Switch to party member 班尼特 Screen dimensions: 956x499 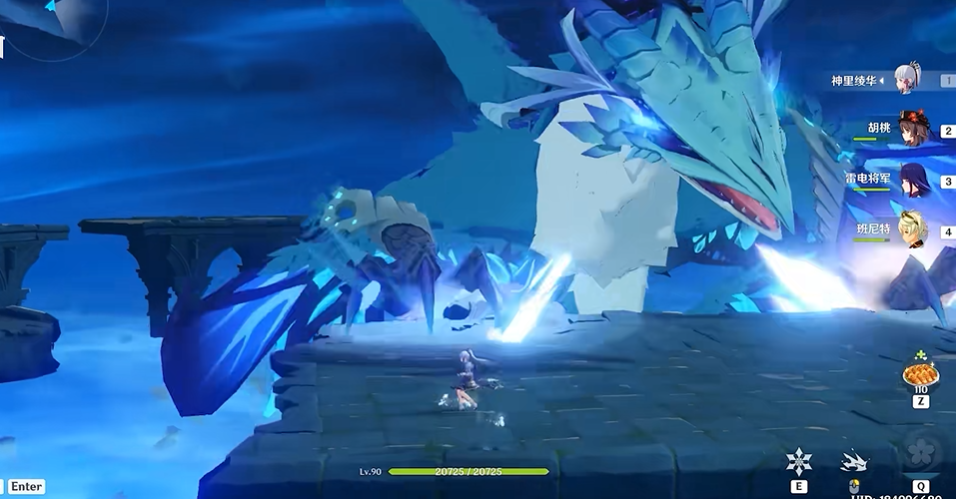tap(912, 230)
